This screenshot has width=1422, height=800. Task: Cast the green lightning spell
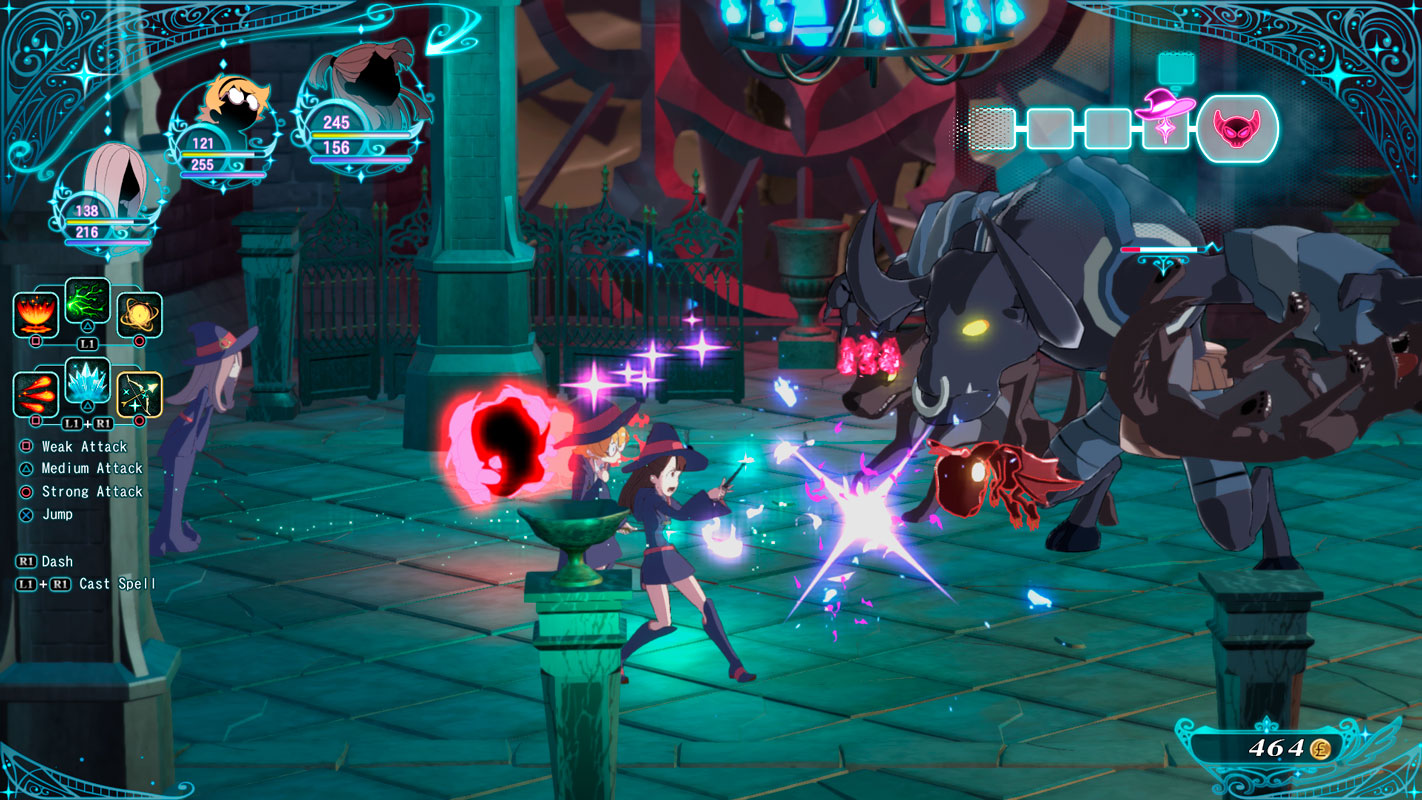[x=88, y=301]
